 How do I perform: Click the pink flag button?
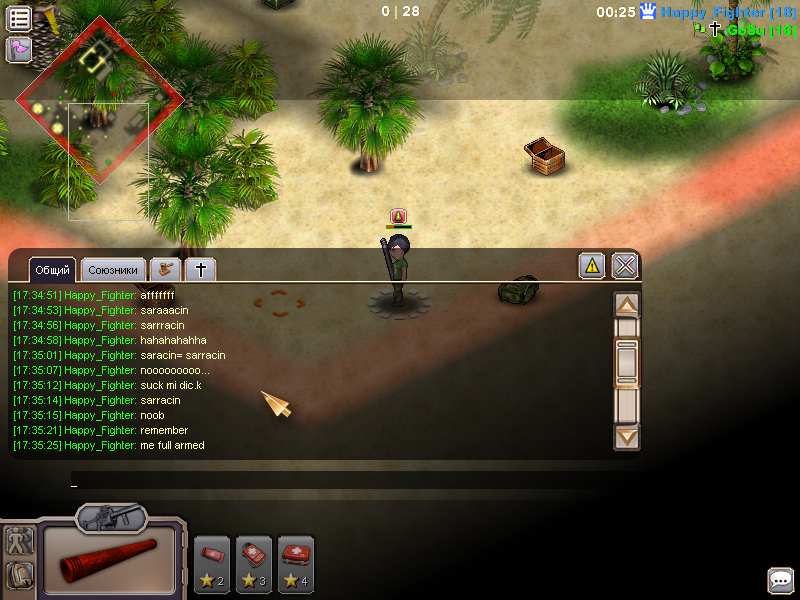pyautogui.click(x=19, y=49)
